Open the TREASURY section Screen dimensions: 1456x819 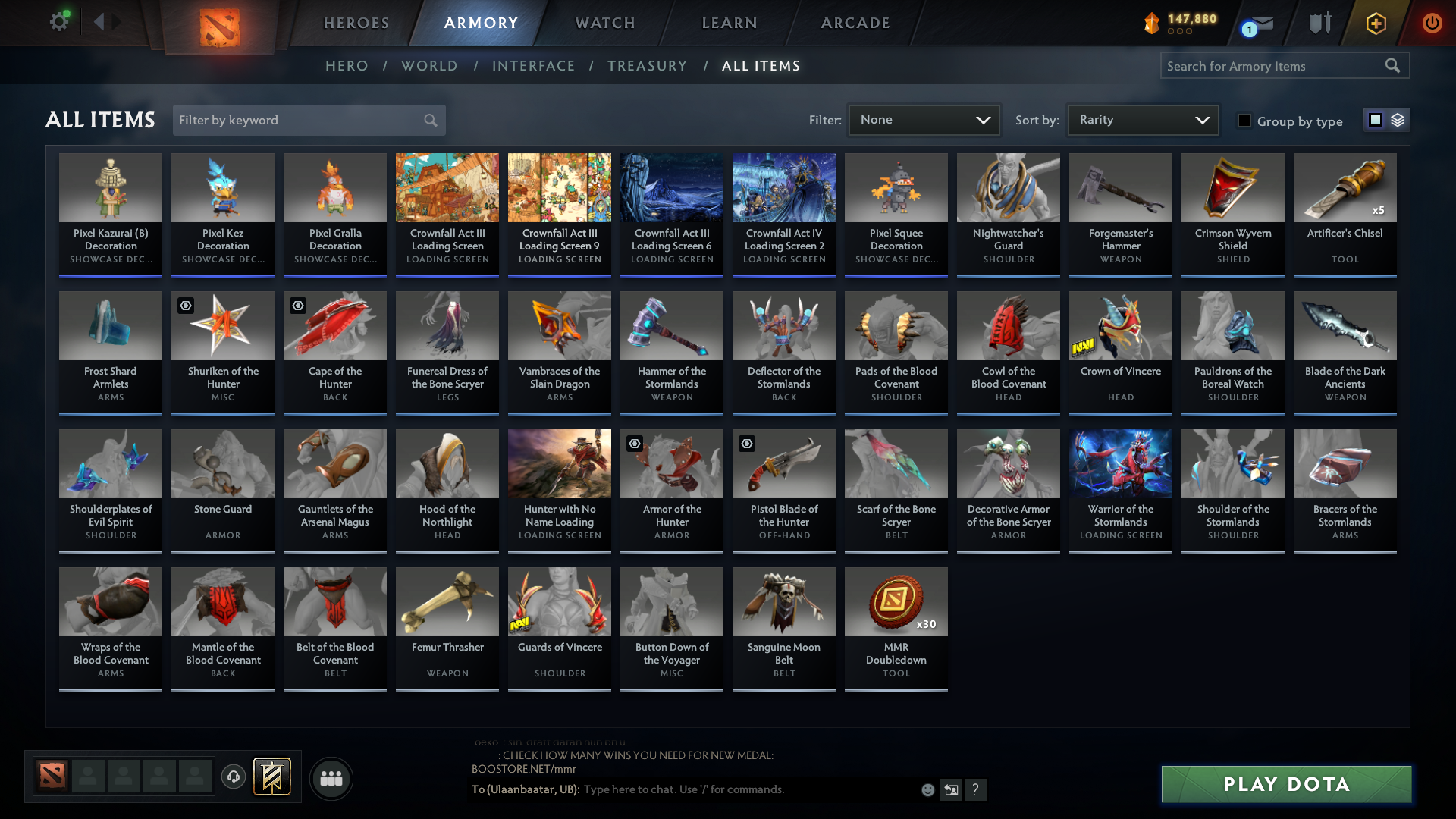pyautogui.click(x=647, y=66)
